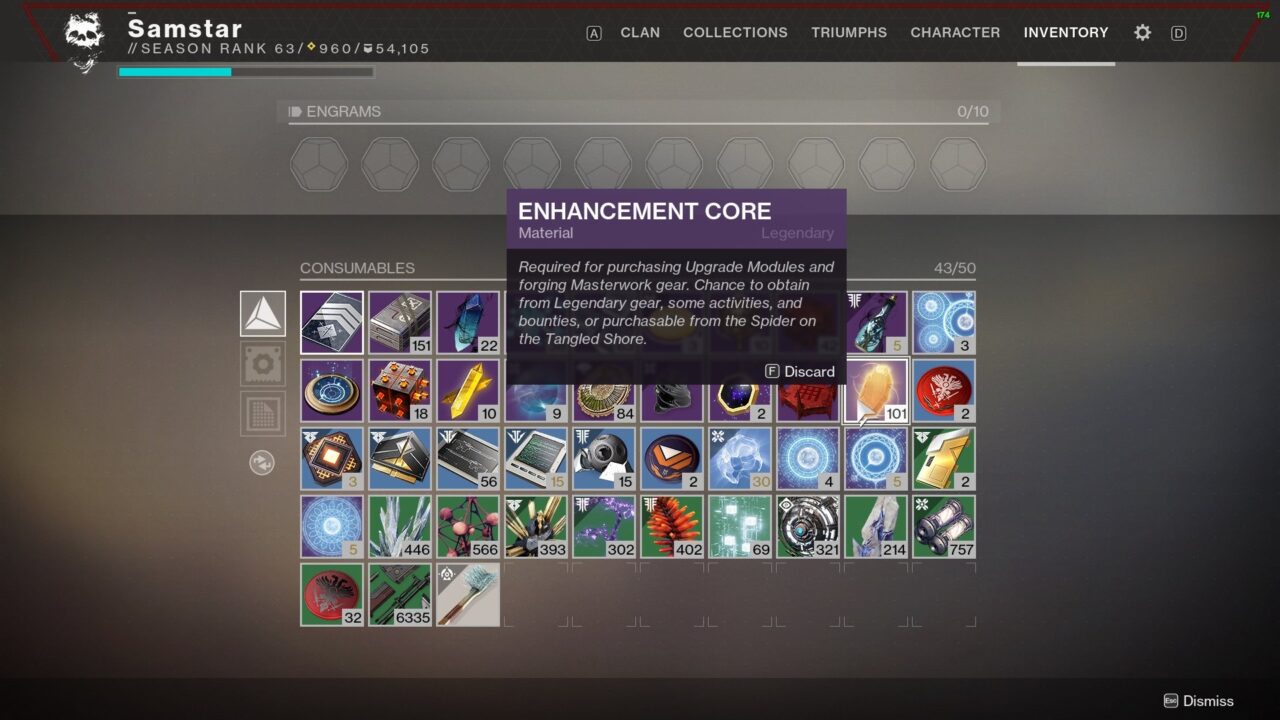Switch to the Collections tab
The height and width of the screenshot is (720, 1280).
(735, 33)
